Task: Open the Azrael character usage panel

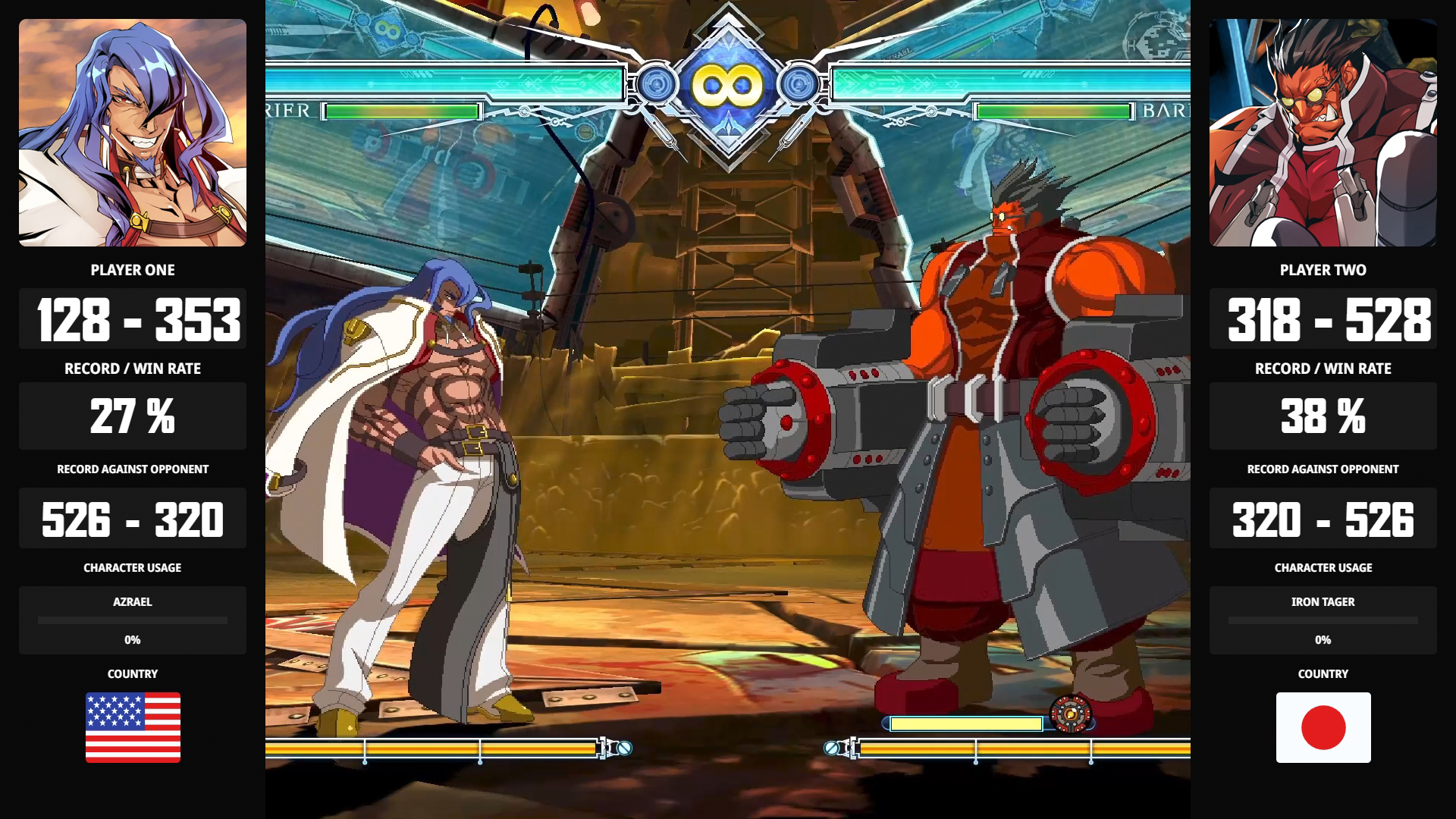Action: tap(133, 620)
